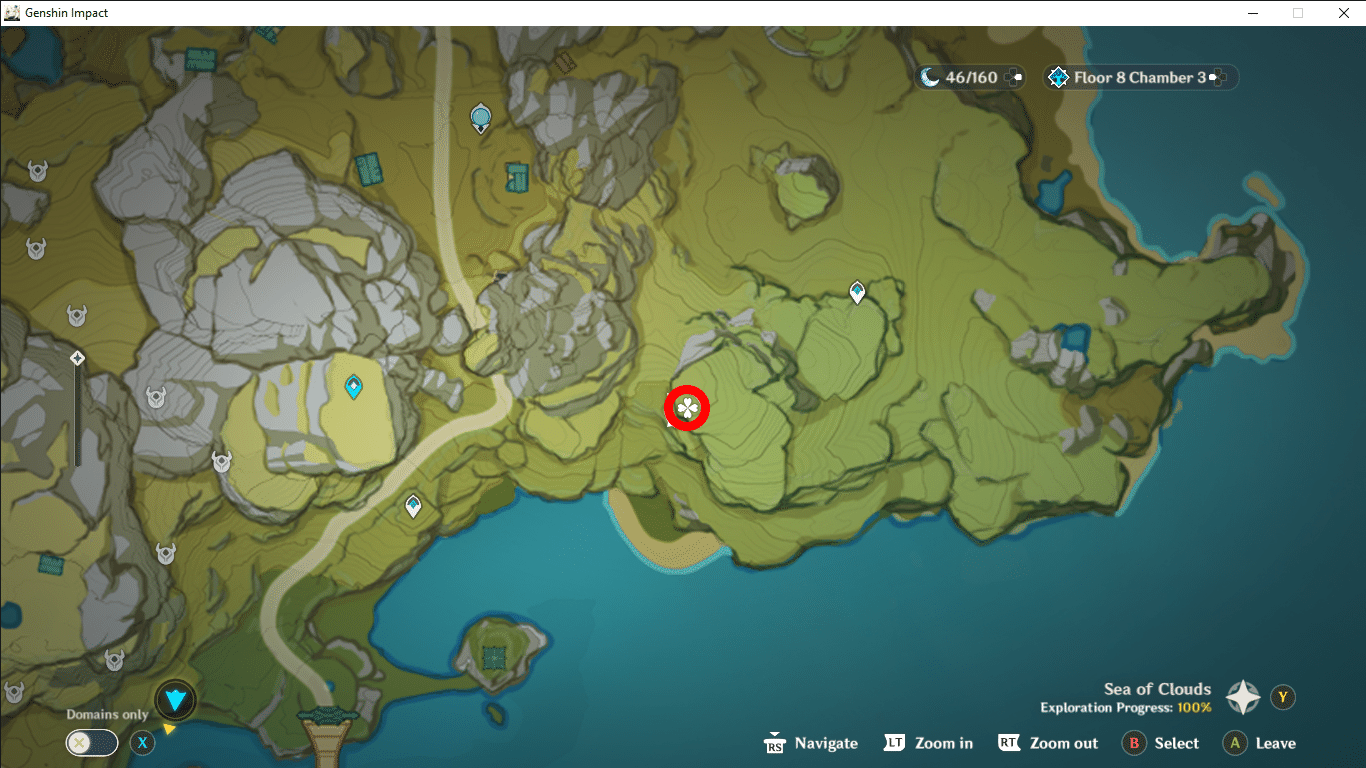Click the LT Zoom in control
Screen dimensions: 1366x768
[928, 743]
